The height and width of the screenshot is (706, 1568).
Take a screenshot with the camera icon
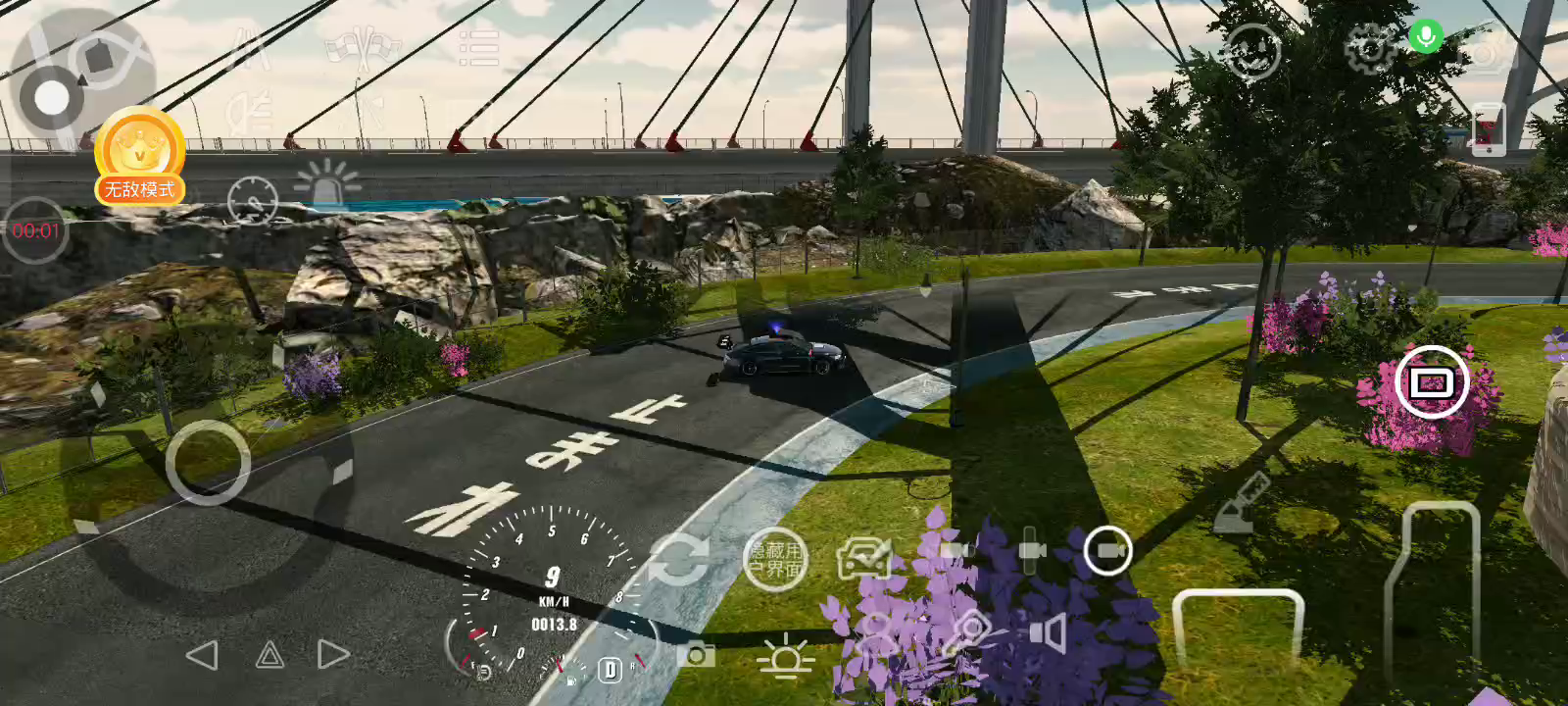[696, 654]
